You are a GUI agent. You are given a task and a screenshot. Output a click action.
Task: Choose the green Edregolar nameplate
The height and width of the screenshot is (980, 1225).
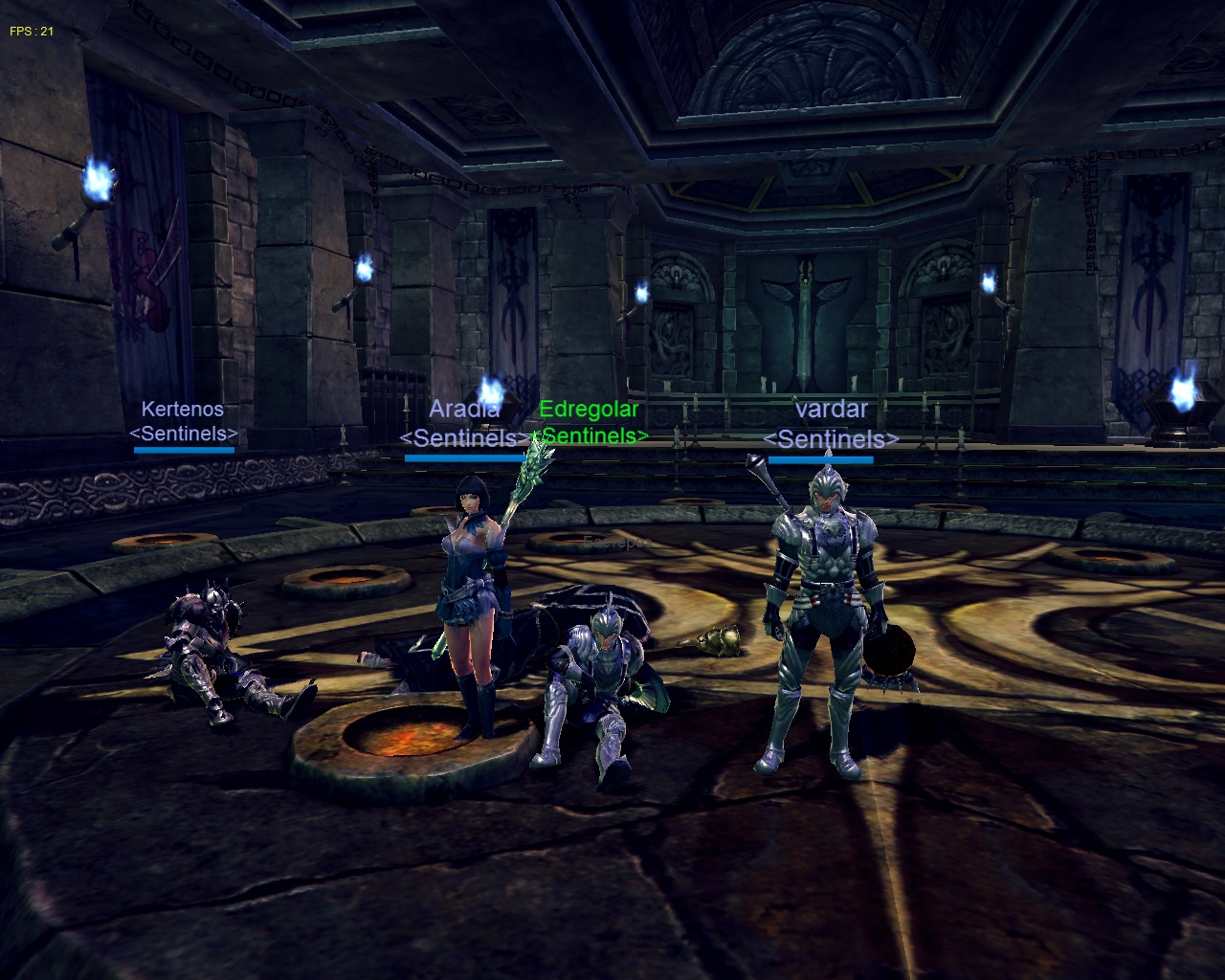point(589,410)
